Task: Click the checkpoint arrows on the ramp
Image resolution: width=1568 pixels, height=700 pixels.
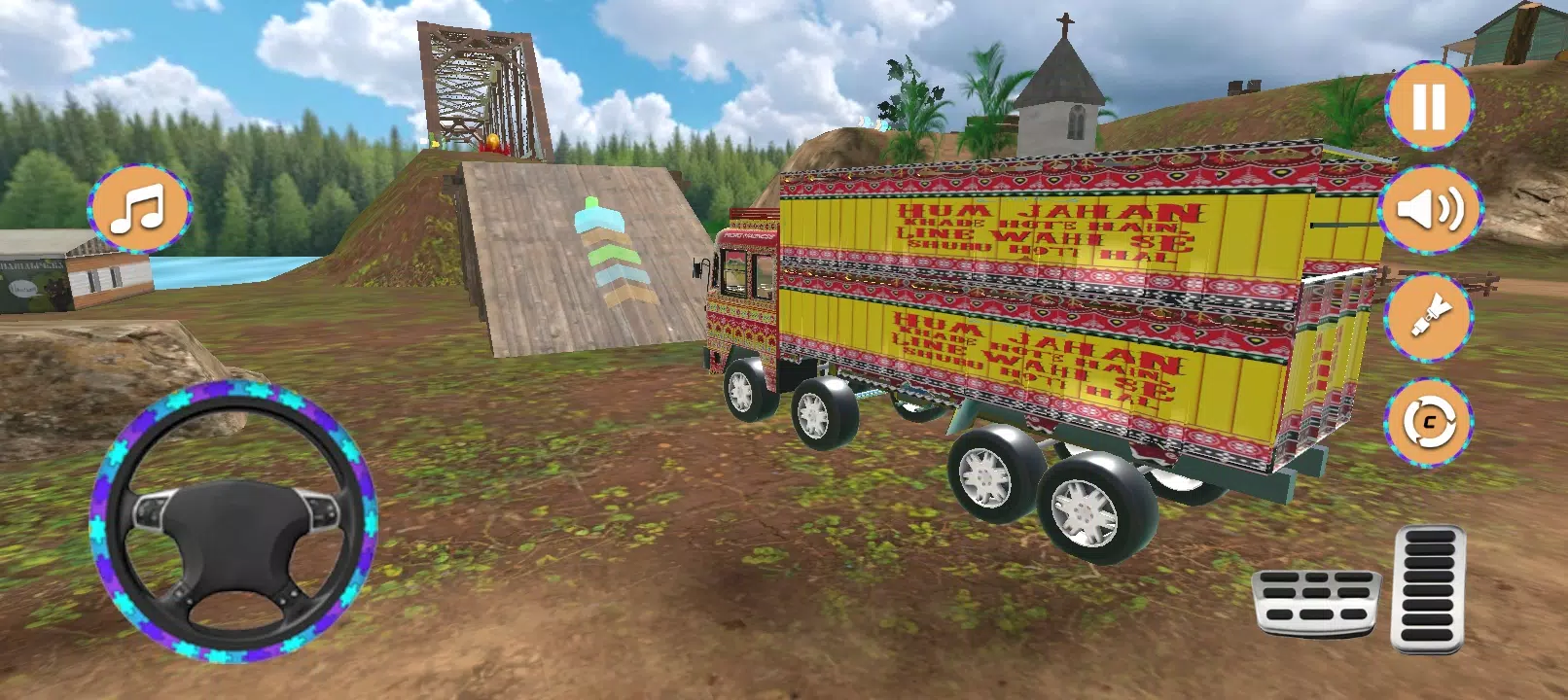Action: point(615,255)
